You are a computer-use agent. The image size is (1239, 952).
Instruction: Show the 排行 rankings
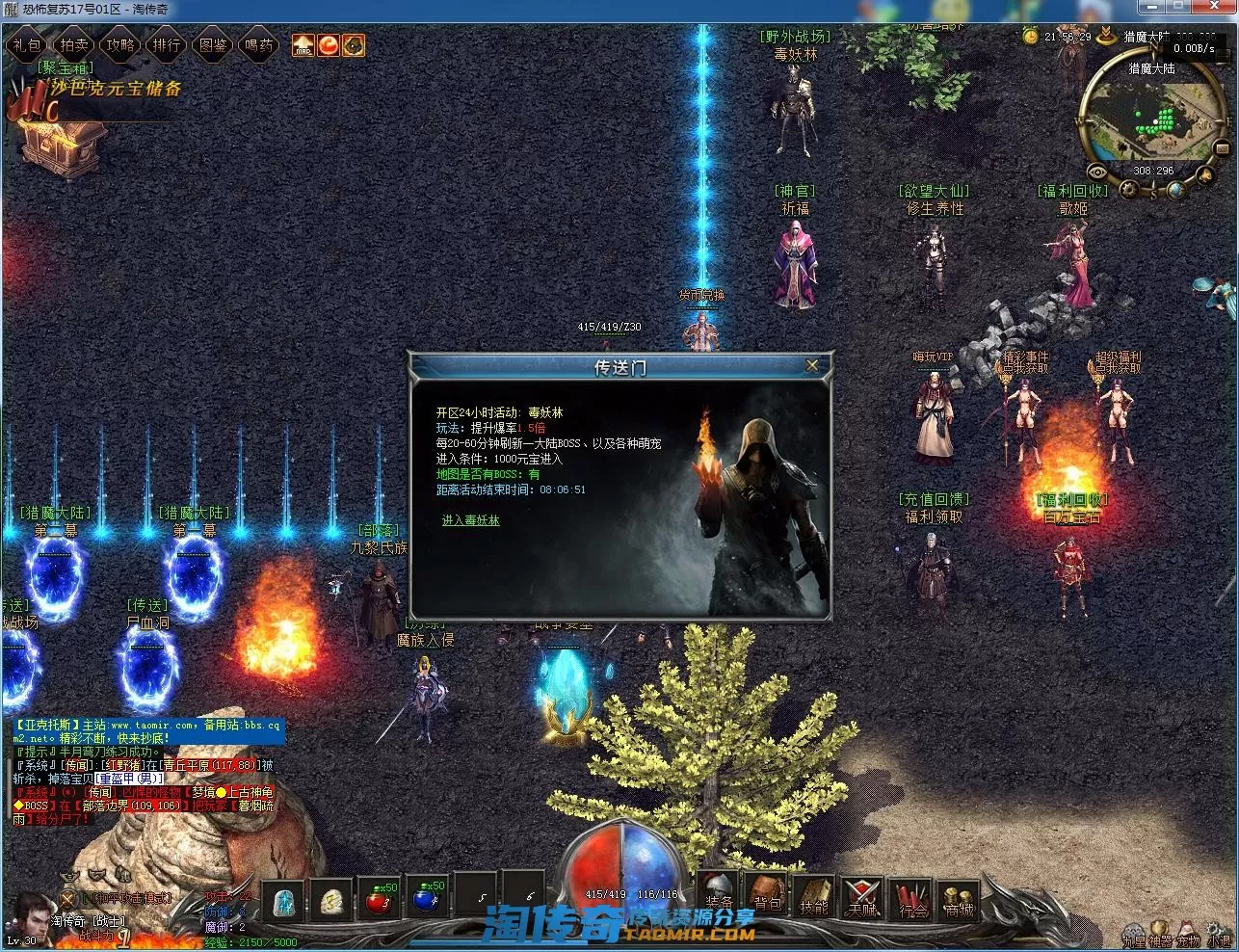[167, 45]
